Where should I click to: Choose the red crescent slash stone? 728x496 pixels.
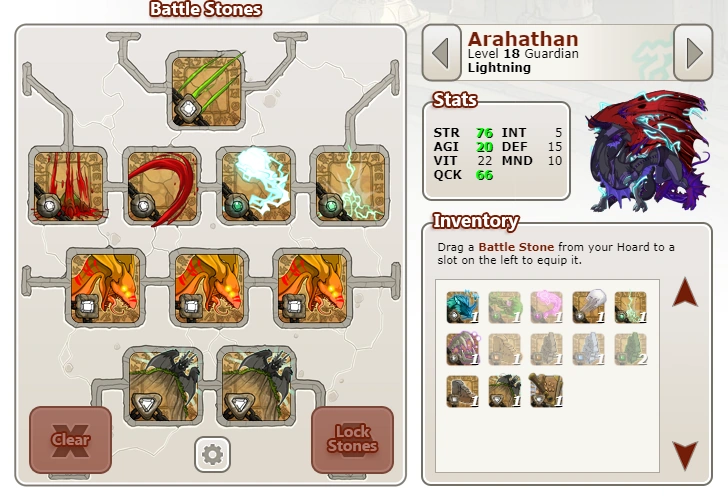(160, 186)
